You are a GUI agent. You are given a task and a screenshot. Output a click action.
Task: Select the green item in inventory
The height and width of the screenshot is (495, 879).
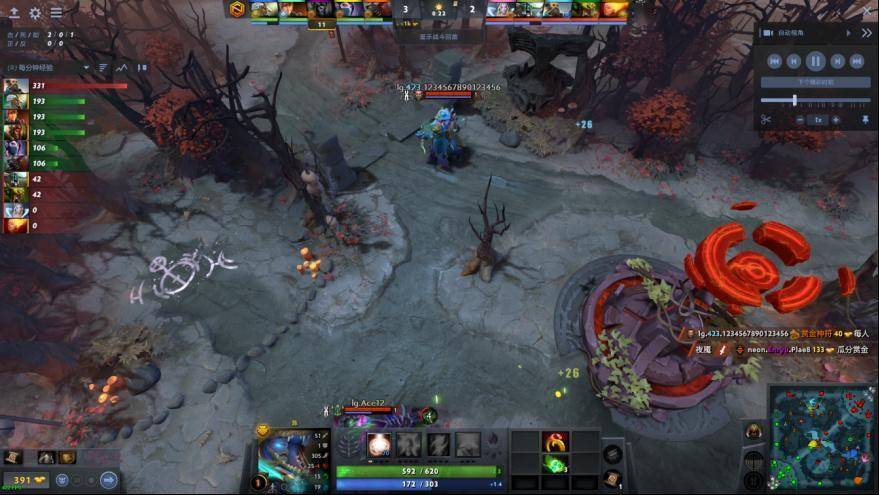click(x=554, y=464)
